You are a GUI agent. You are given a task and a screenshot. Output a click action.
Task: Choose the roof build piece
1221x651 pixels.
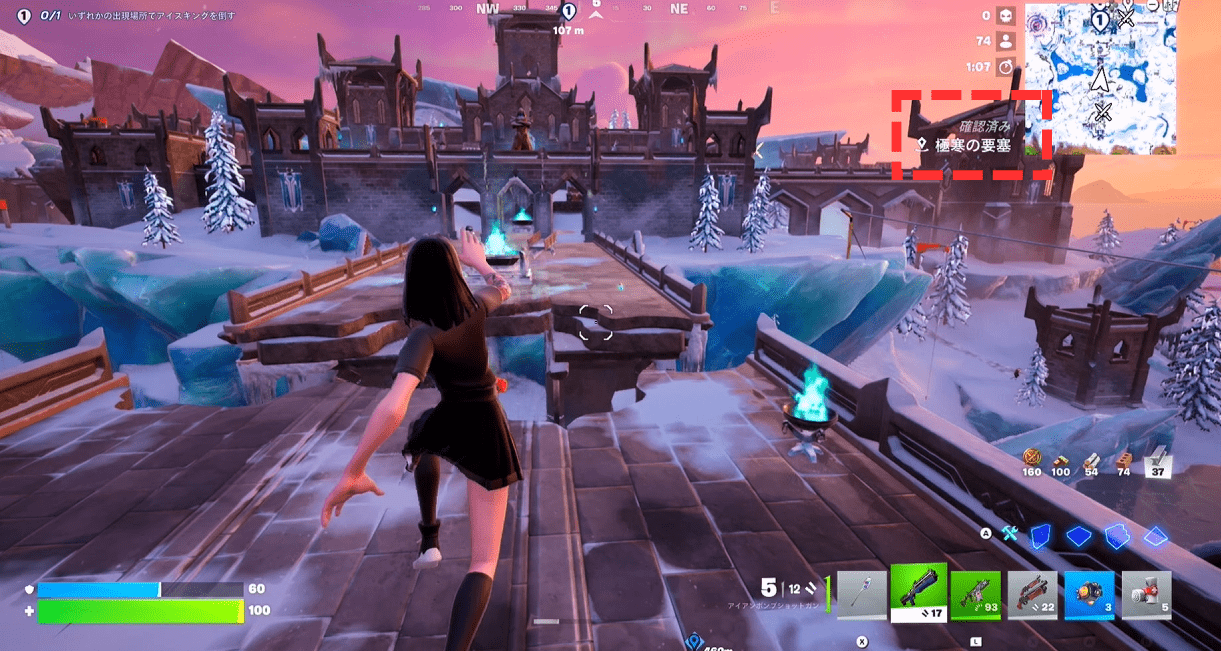(1155, 536)
